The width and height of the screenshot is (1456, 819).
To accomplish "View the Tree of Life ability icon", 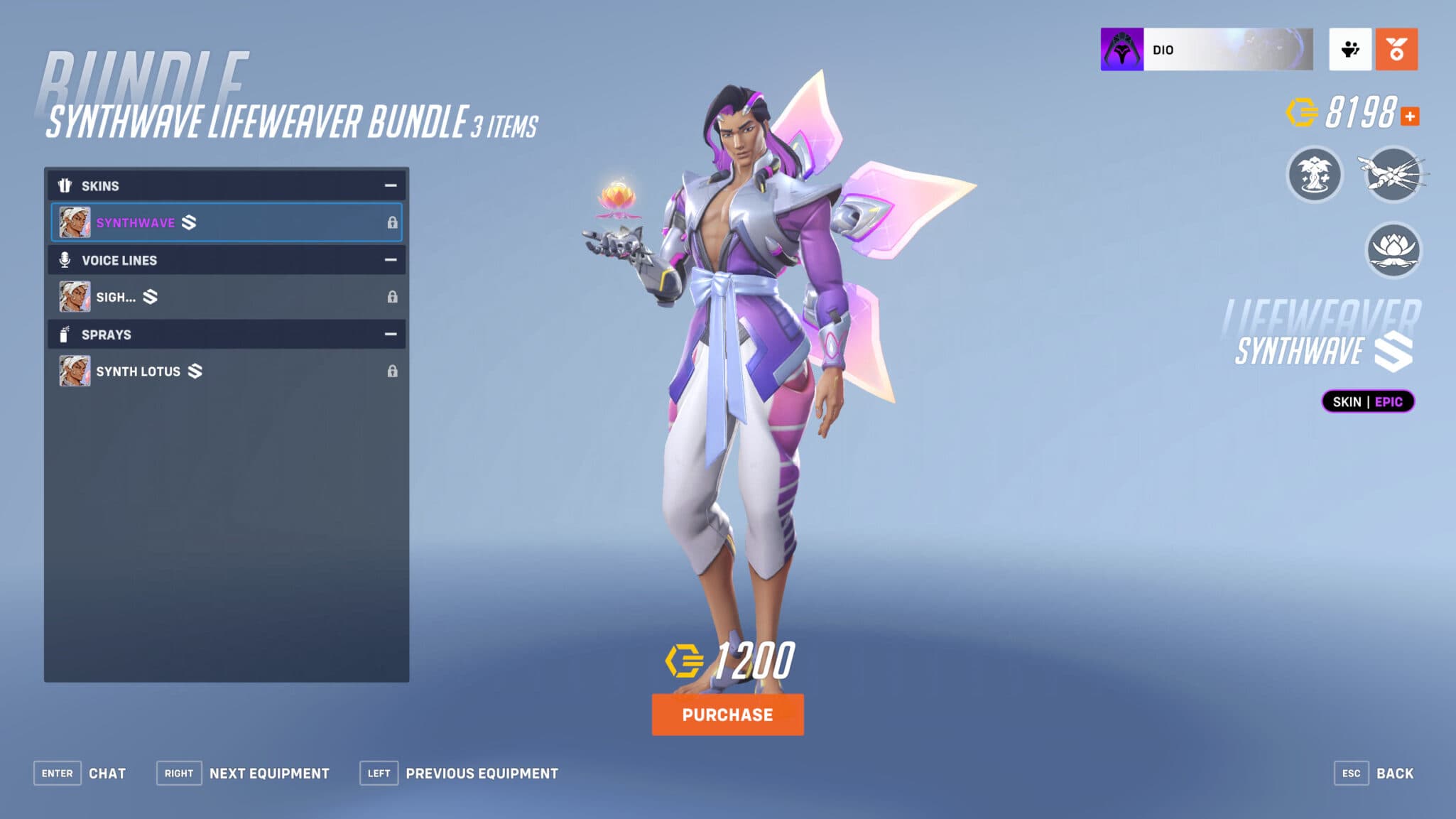I will click(x=1313, y=175).
